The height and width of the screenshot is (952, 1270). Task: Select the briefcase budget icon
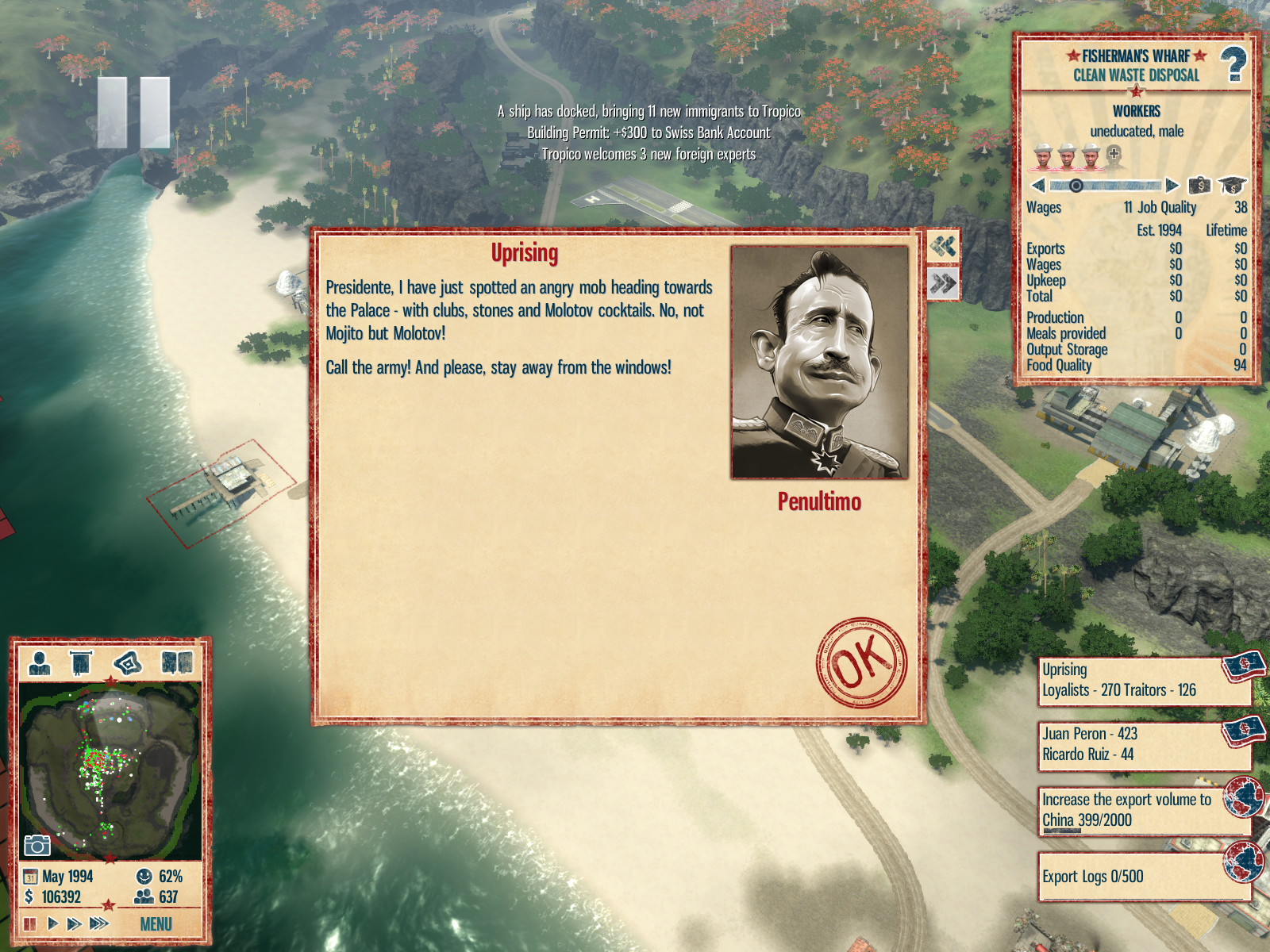coord(1199,186)
